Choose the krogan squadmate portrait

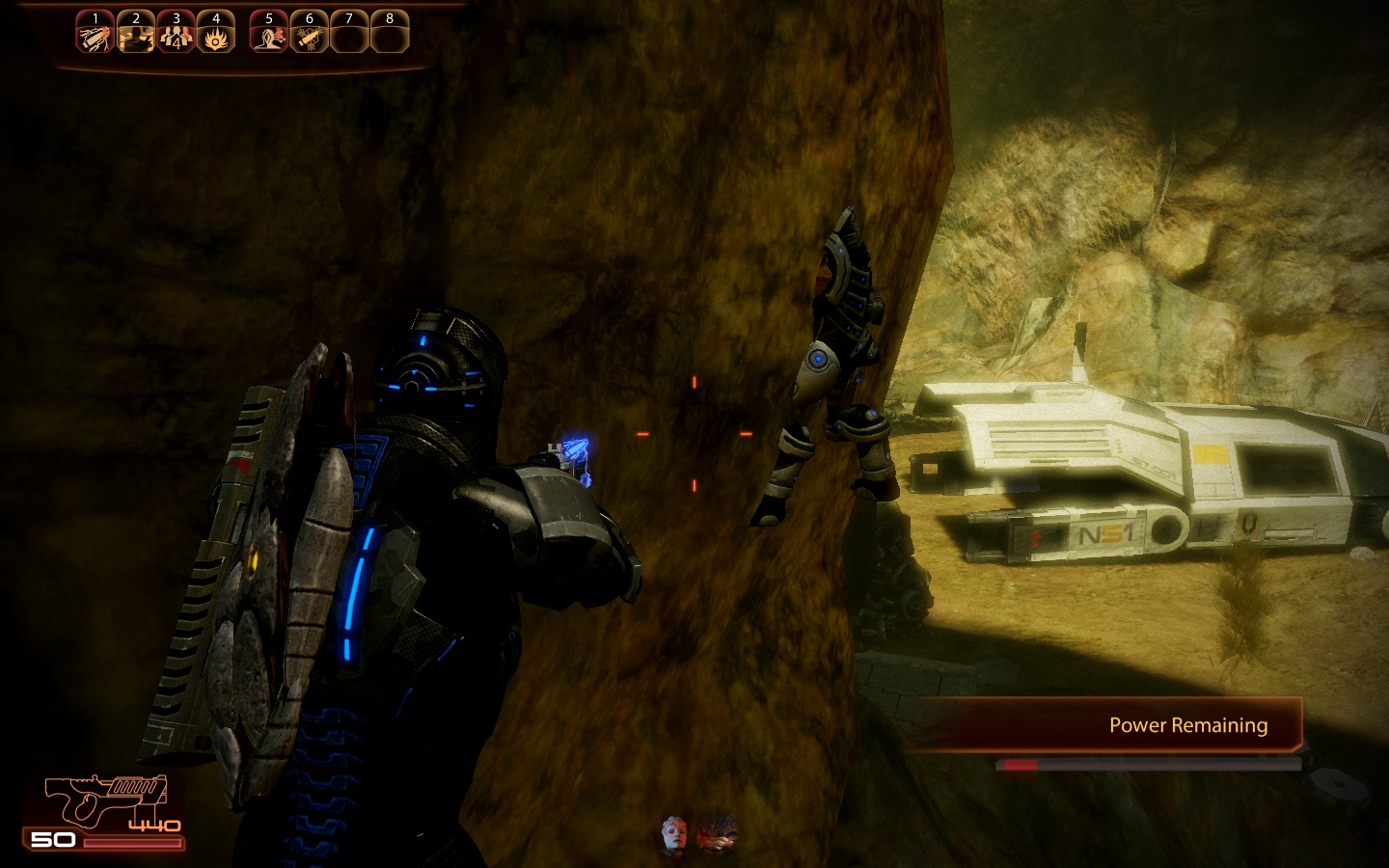coord(718,833)
